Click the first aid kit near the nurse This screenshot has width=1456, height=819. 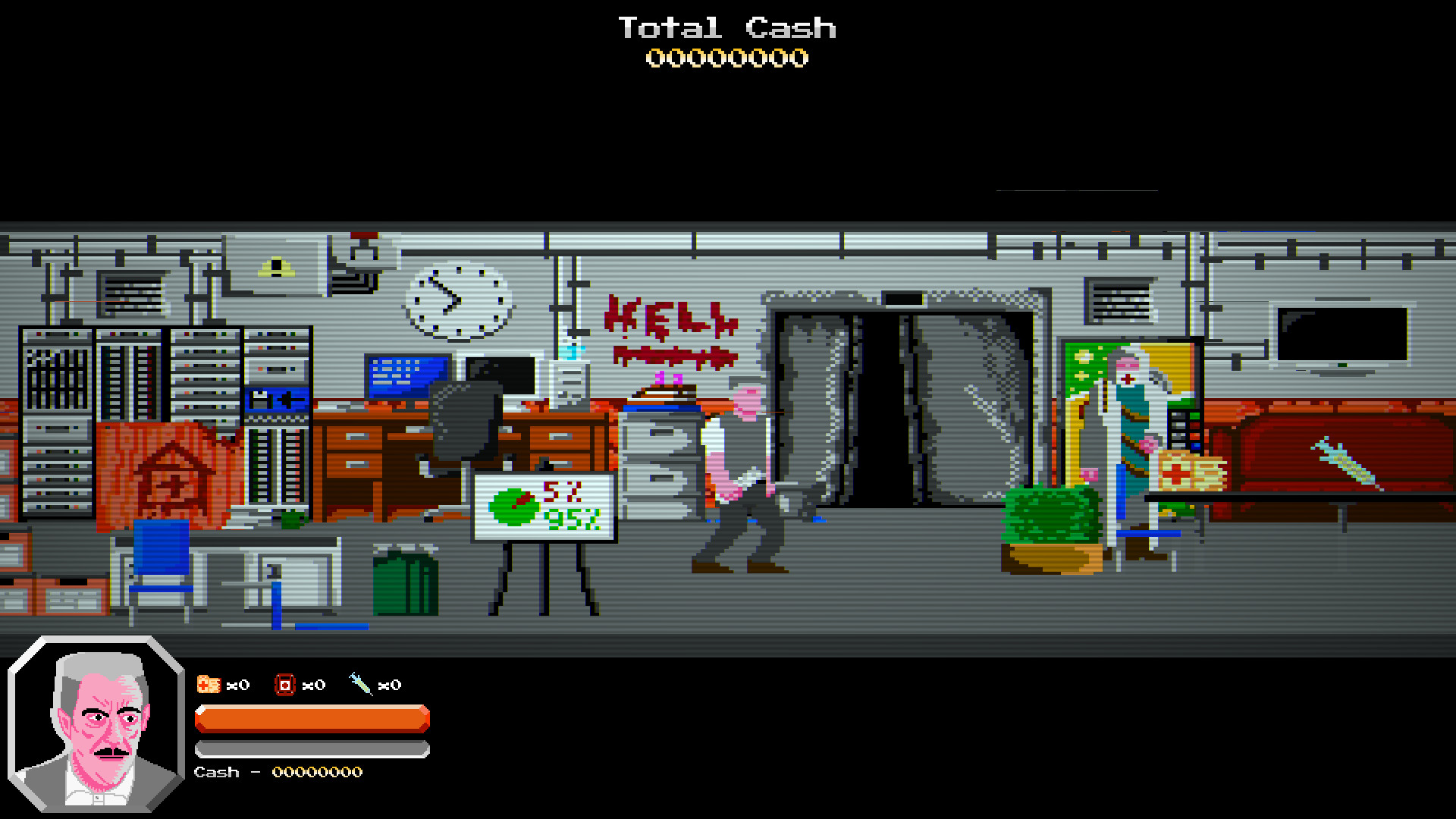[x=1187, y=470]
